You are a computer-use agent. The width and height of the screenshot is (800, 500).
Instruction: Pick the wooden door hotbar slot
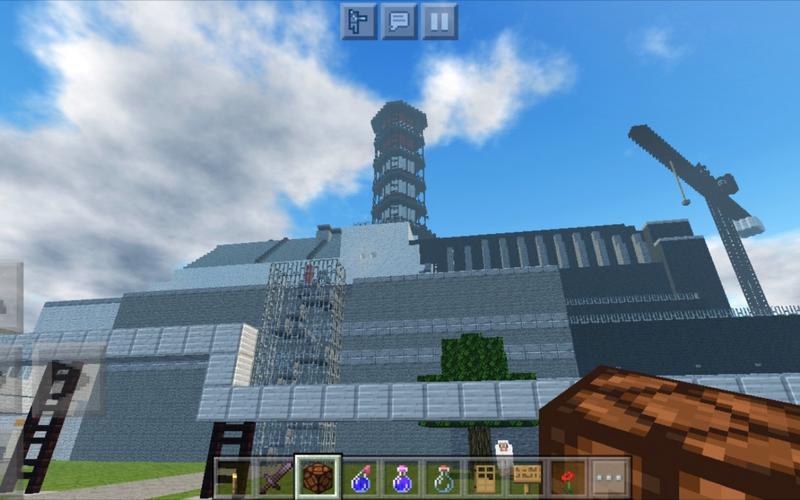pyautogui.click(x=486, y=477)
